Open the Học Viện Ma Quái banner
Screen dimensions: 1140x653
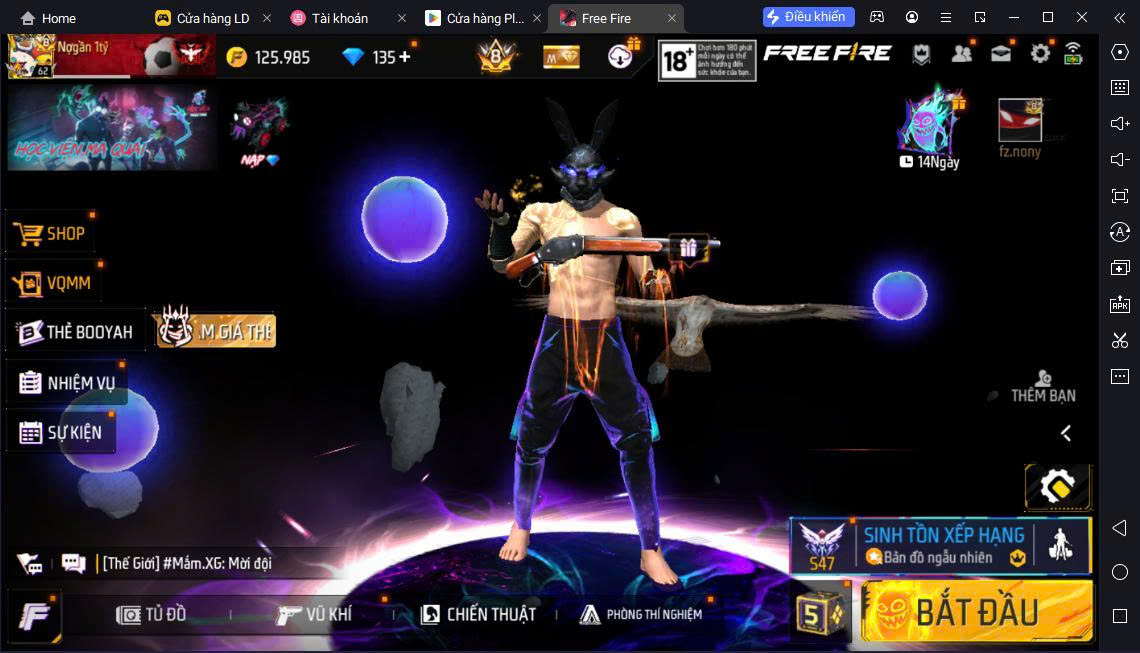coord(111,127)
